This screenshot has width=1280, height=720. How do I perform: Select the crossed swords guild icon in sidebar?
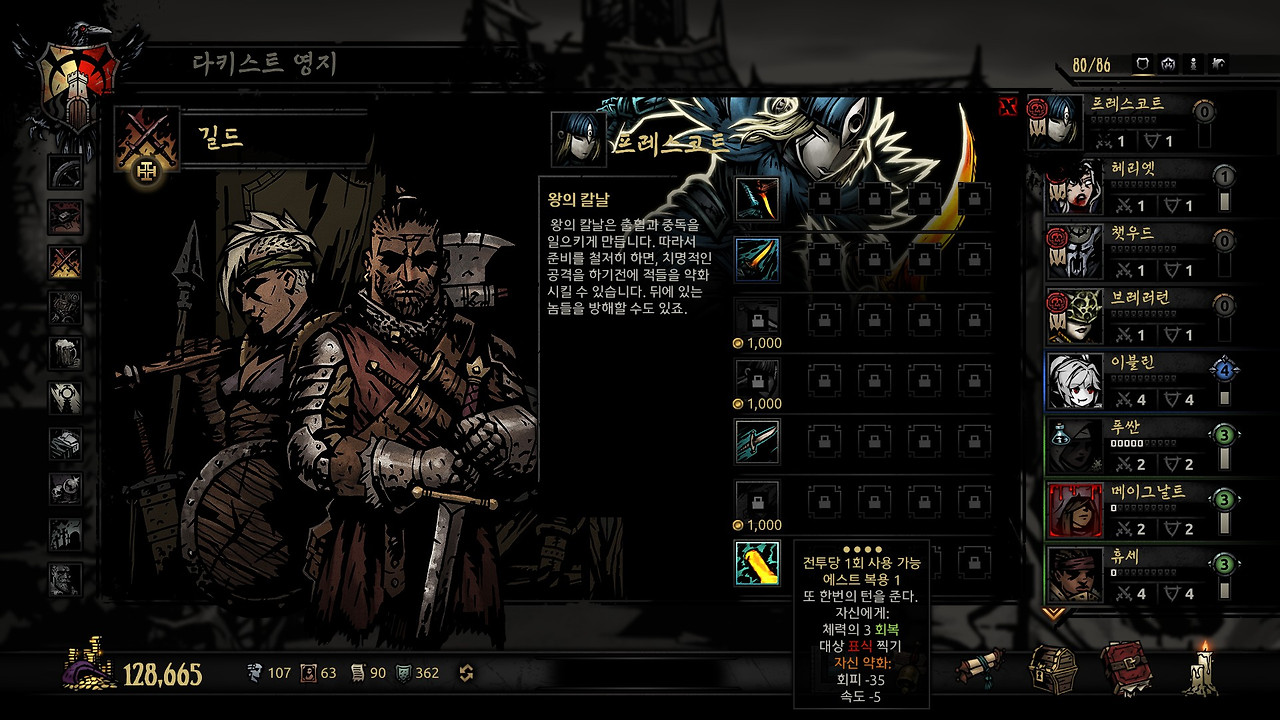(65, 262)
